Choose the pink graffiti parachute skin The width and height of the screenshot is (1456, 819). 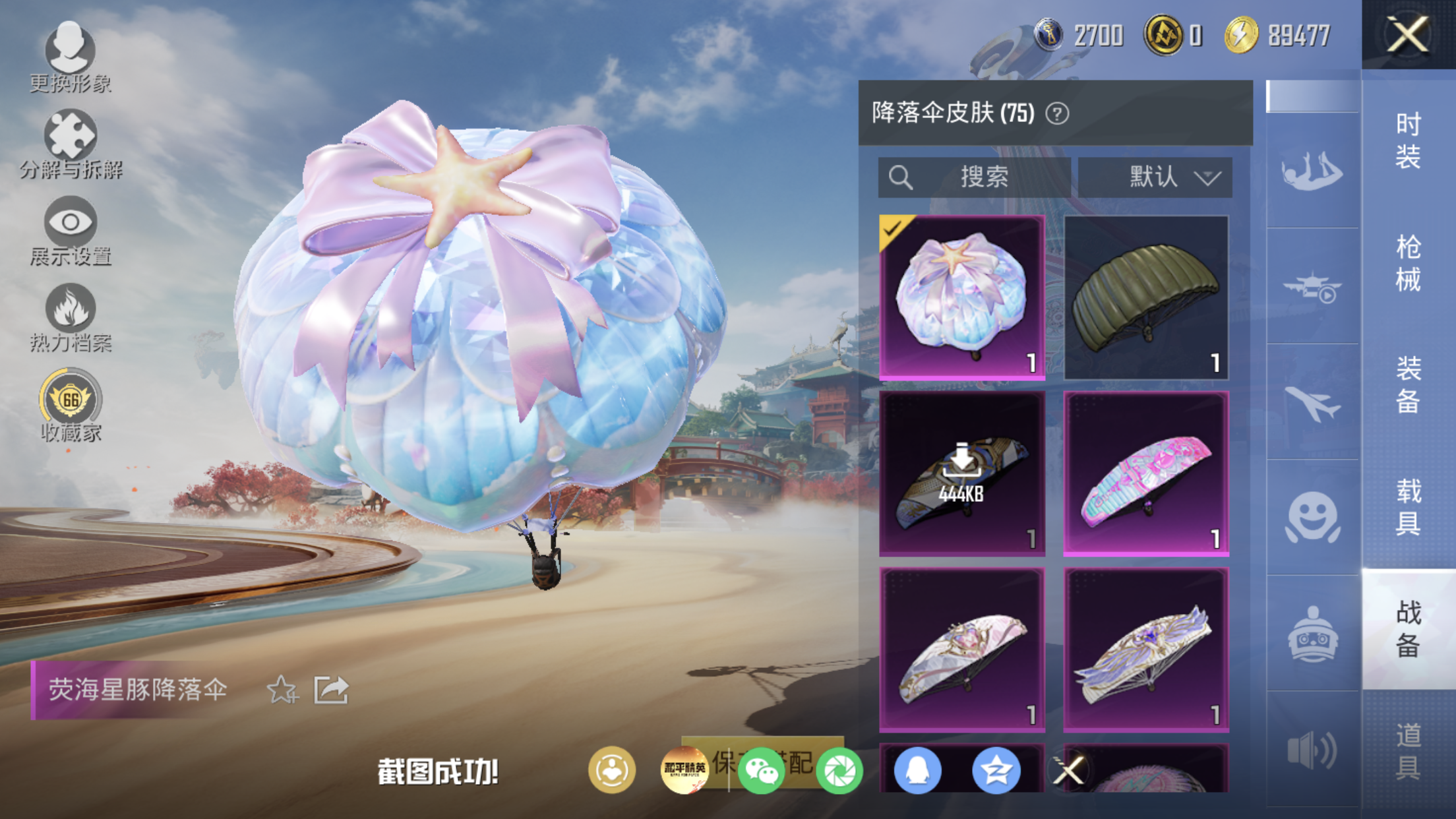[1146, 473]
